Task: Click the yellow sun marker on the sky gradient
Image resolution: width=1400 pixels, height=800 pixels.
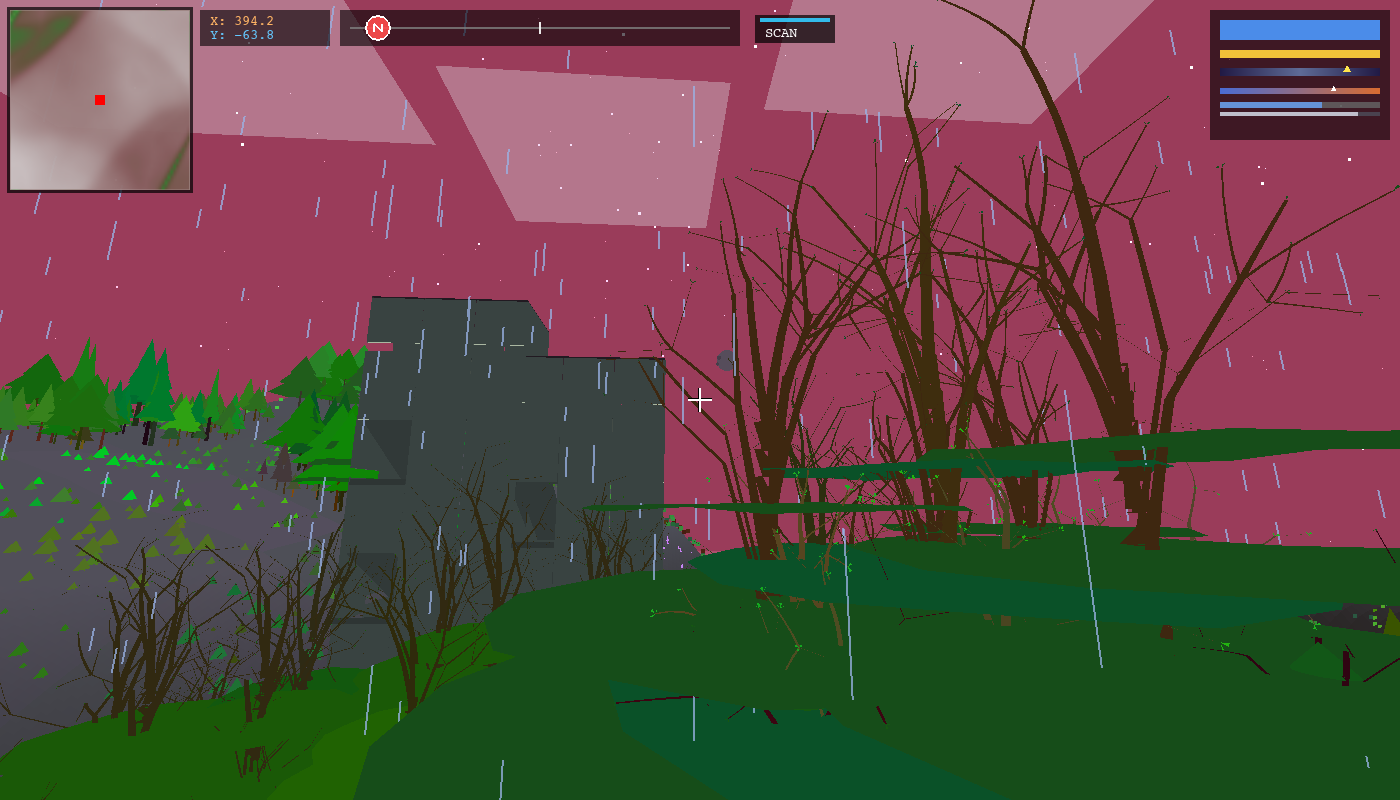Action: [x=1347, y=69]
